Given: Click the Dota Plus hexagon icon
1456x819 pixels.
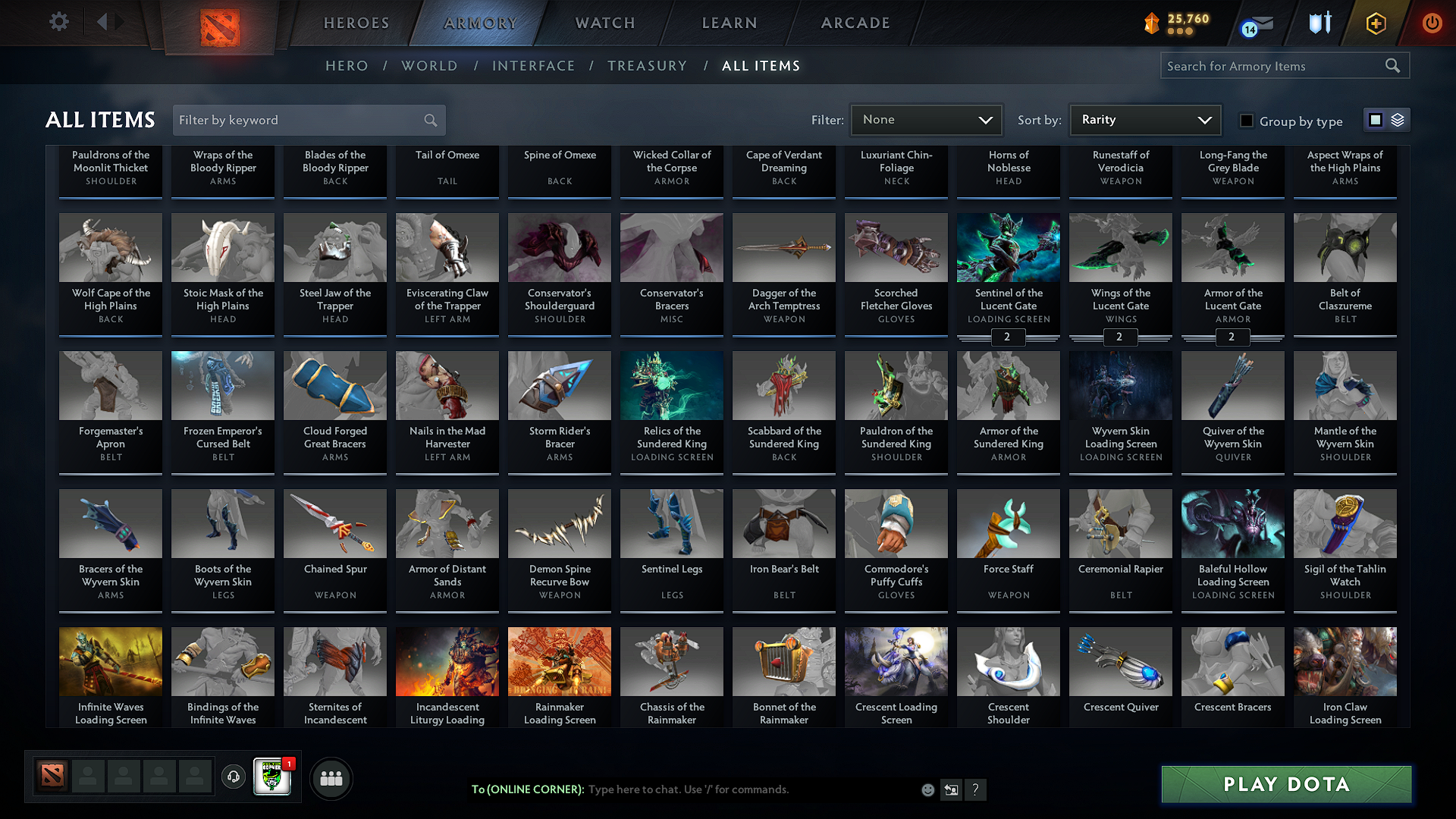Looking at the screenshot, I should [x=1375, y=23].
